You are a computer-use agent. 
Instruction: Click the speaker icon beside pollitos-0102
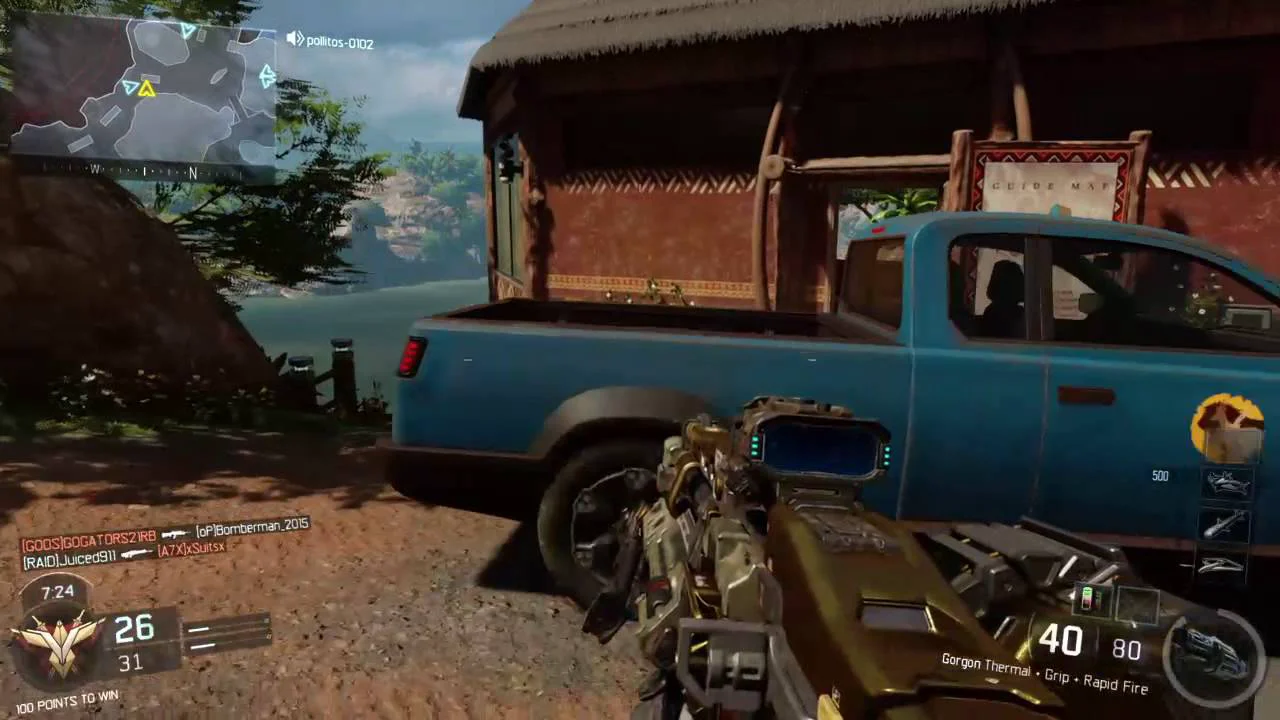click(x=295, y=40)
